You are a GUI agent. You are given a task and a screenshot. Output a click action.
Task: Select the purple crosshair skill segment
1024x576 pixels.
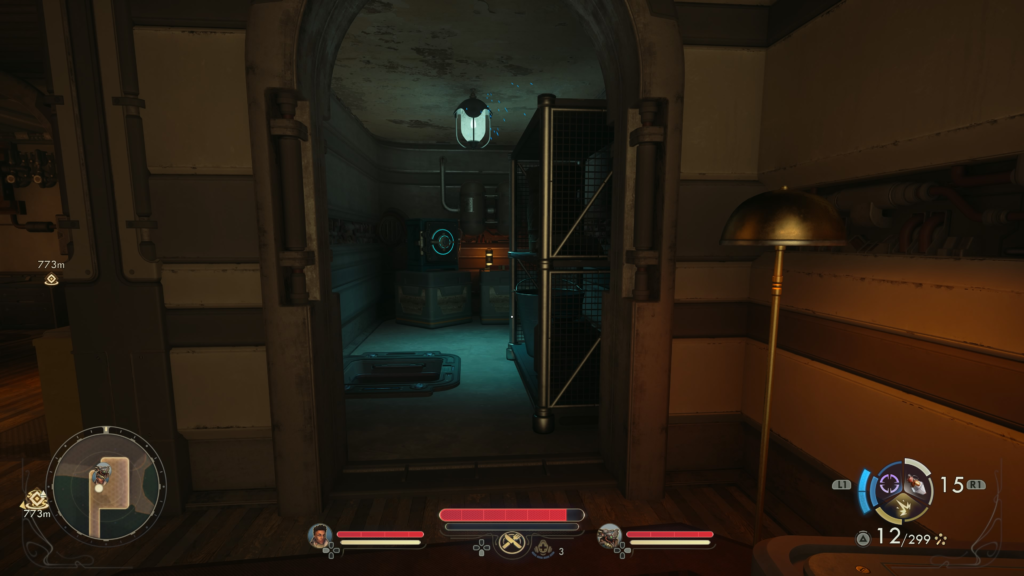[x=889, y=485]
